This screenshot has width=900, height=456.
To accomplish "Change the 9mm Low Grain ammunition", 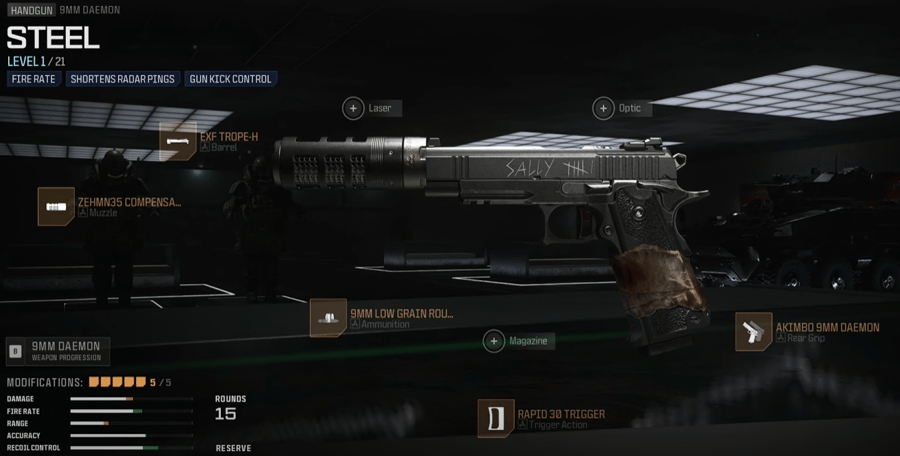I will point(328,318).
